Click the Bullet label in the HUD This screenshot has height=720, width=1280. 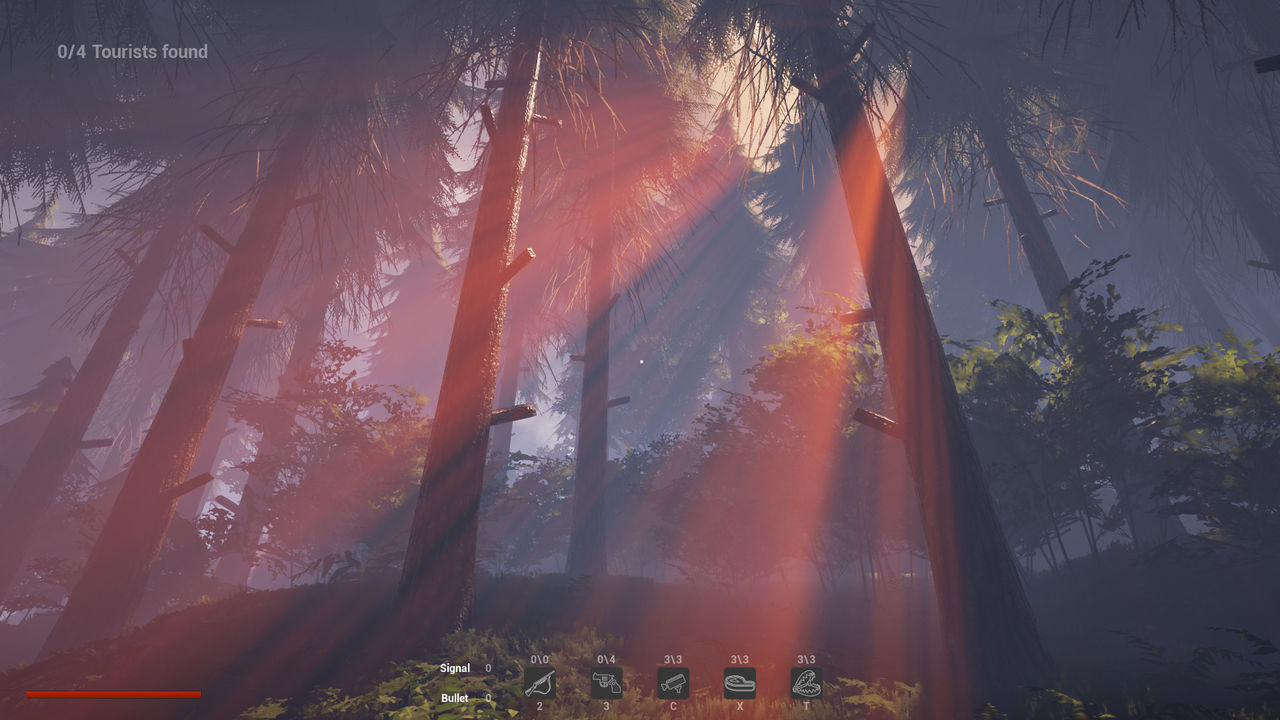(455, 698)
